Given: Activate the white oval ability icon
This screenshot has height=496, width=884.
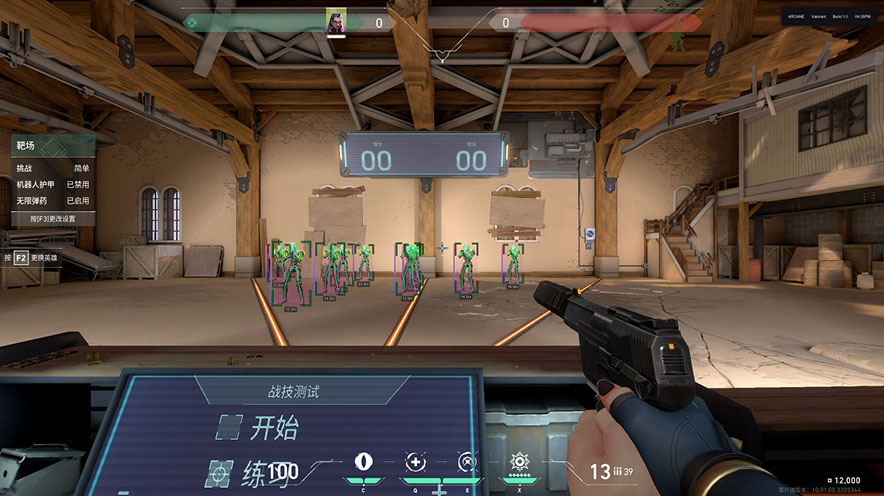Looking at the screenshot, I should (x=363, y=462).
